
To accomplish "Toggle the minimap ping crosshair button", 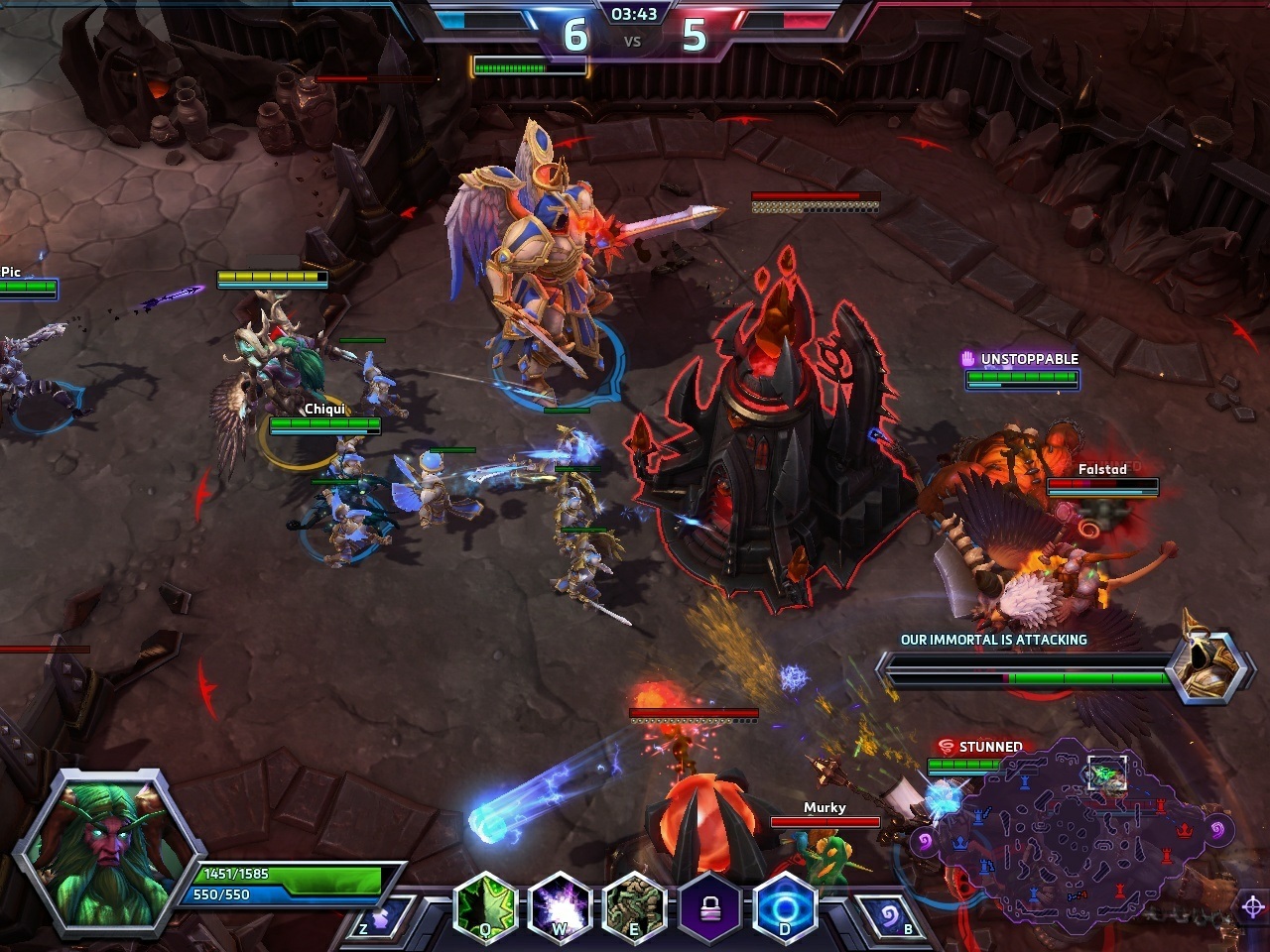I will pyautogui.click(x=1252, y=906).
